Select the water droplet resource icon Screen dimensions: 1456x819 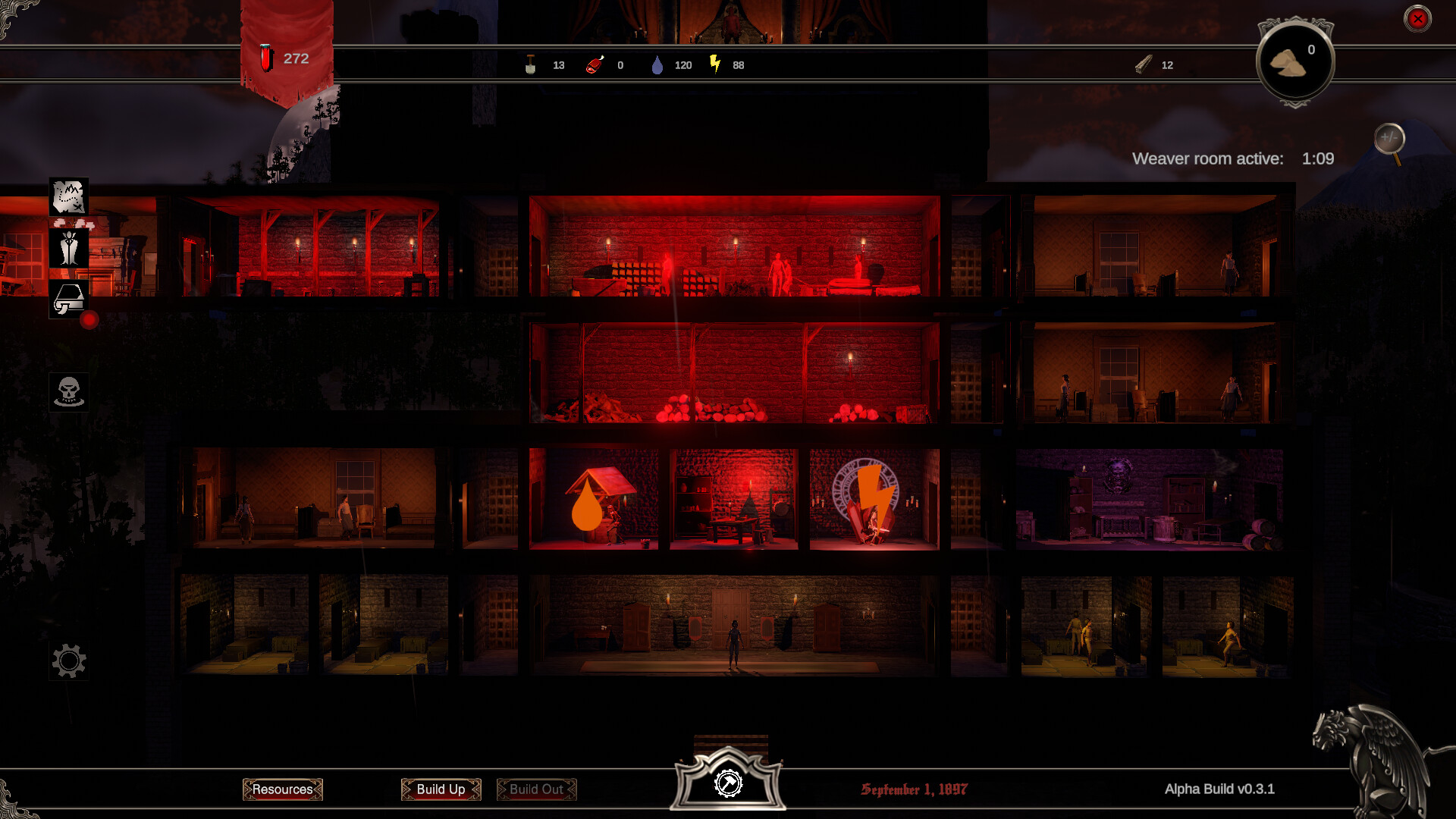coord(657,65)
